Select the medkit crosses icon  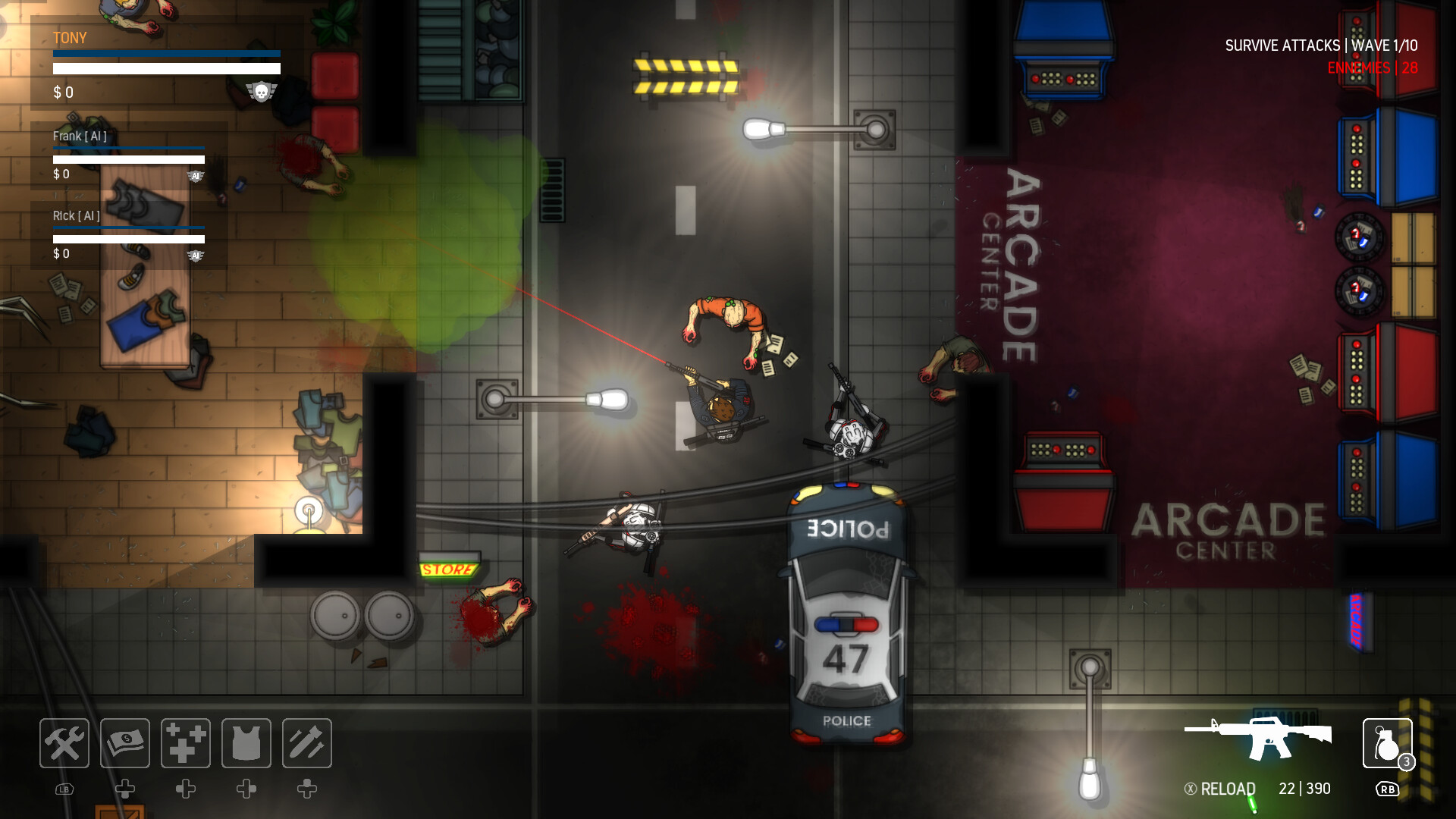click(x=185, y=743)
